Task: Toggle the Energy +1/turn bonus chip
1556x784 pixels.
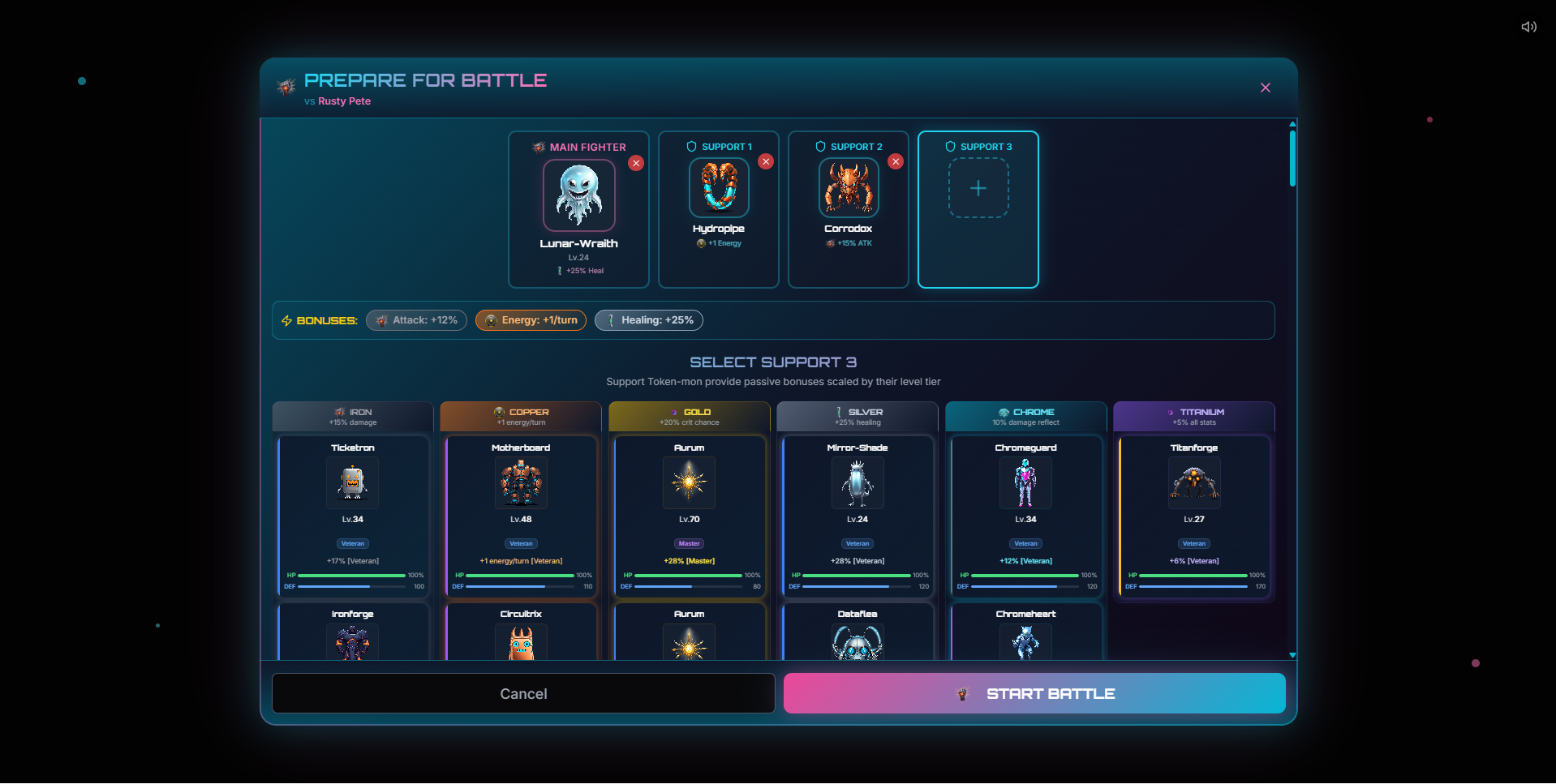Action: [x=531, y=320]
